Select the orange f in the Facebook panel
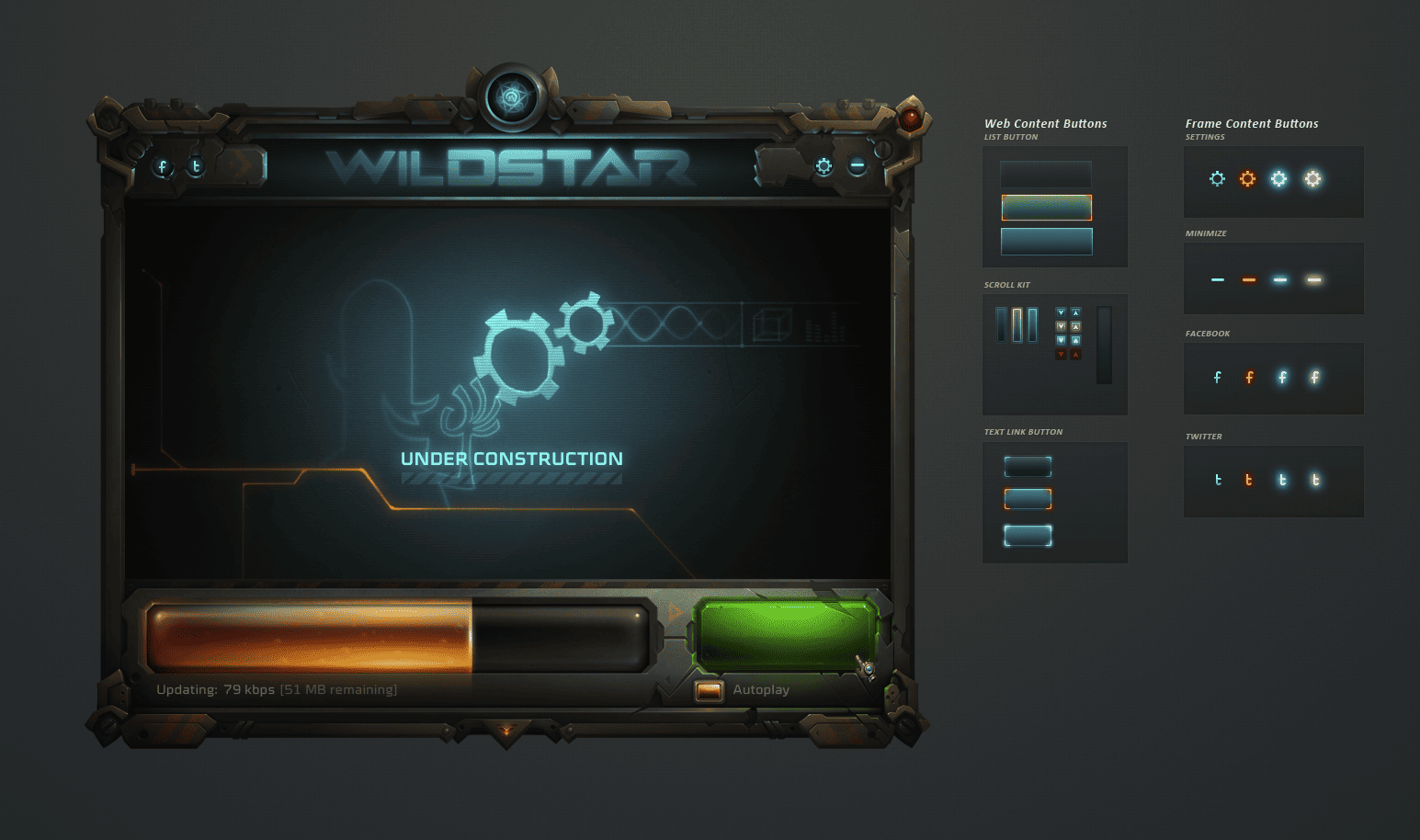Viewport: 1420px width, 840px height. (x=1249, y=378)
